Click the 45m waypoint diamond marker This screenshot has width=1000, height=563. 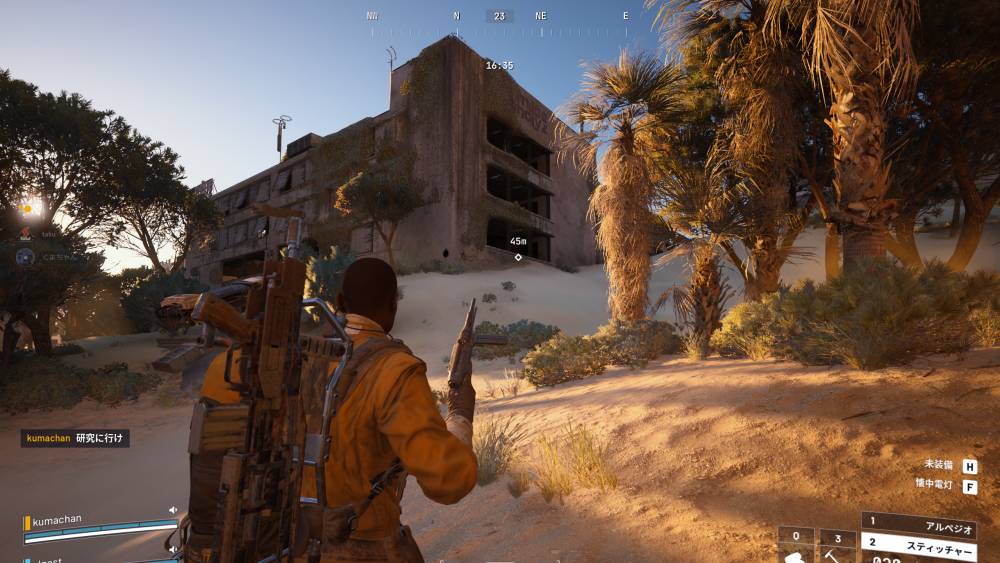518,257
